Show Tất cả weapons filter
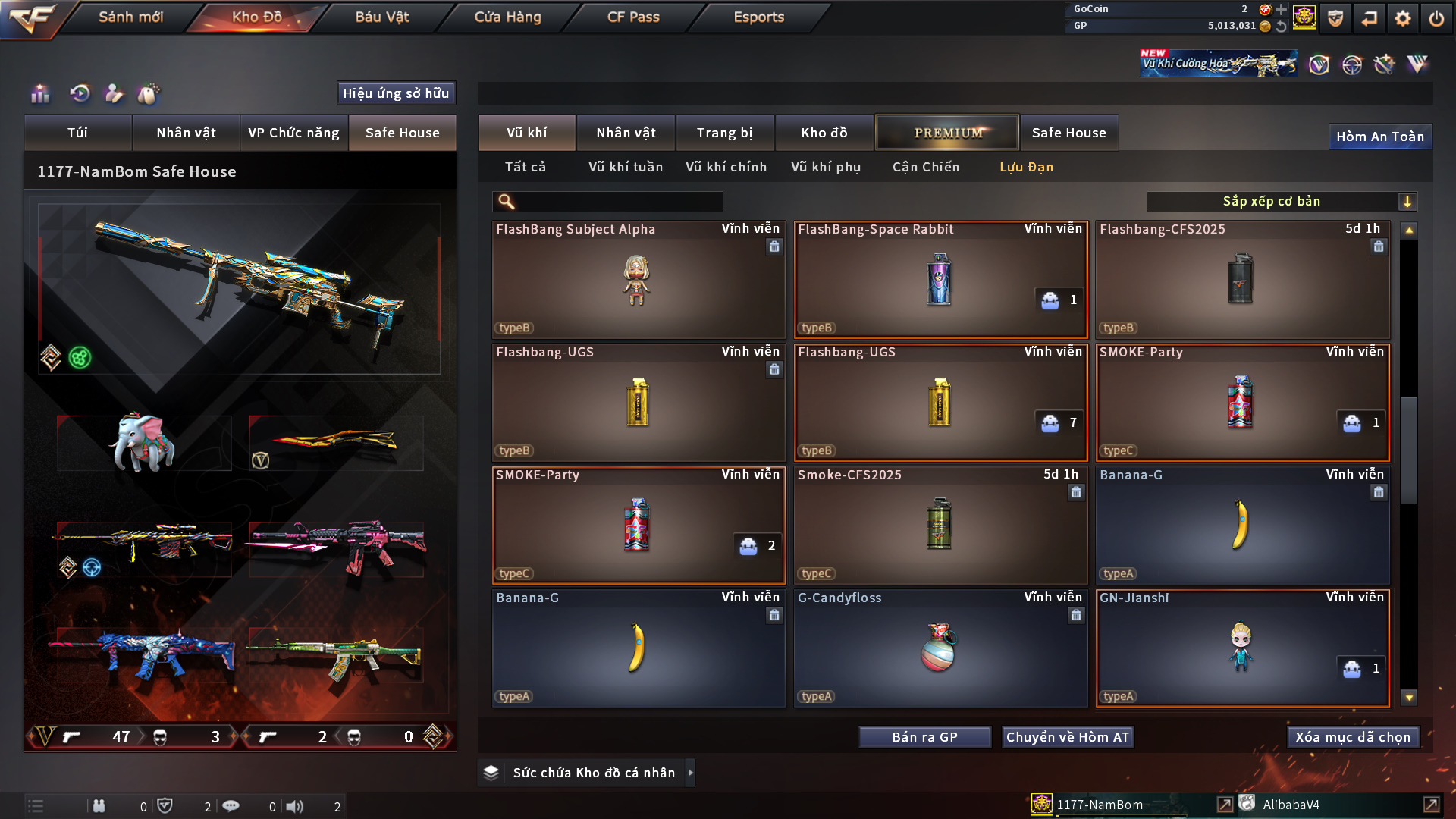Image resolution: width=1456 pixels, height=819 pixels. 525,167
